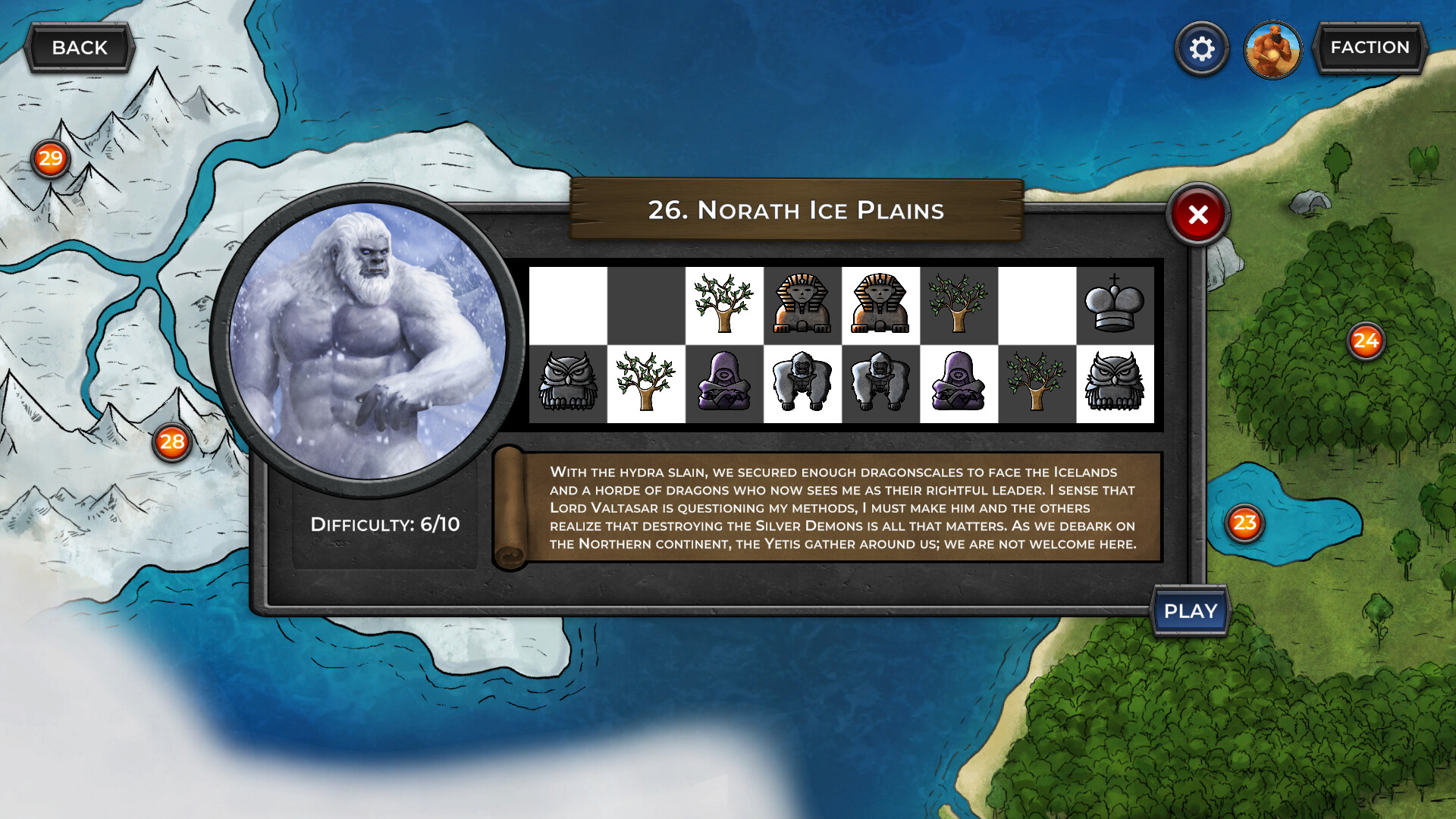Open the Faction menu
The image size is (1456, 819).
pyautogui.click(x=1370, y=47)
